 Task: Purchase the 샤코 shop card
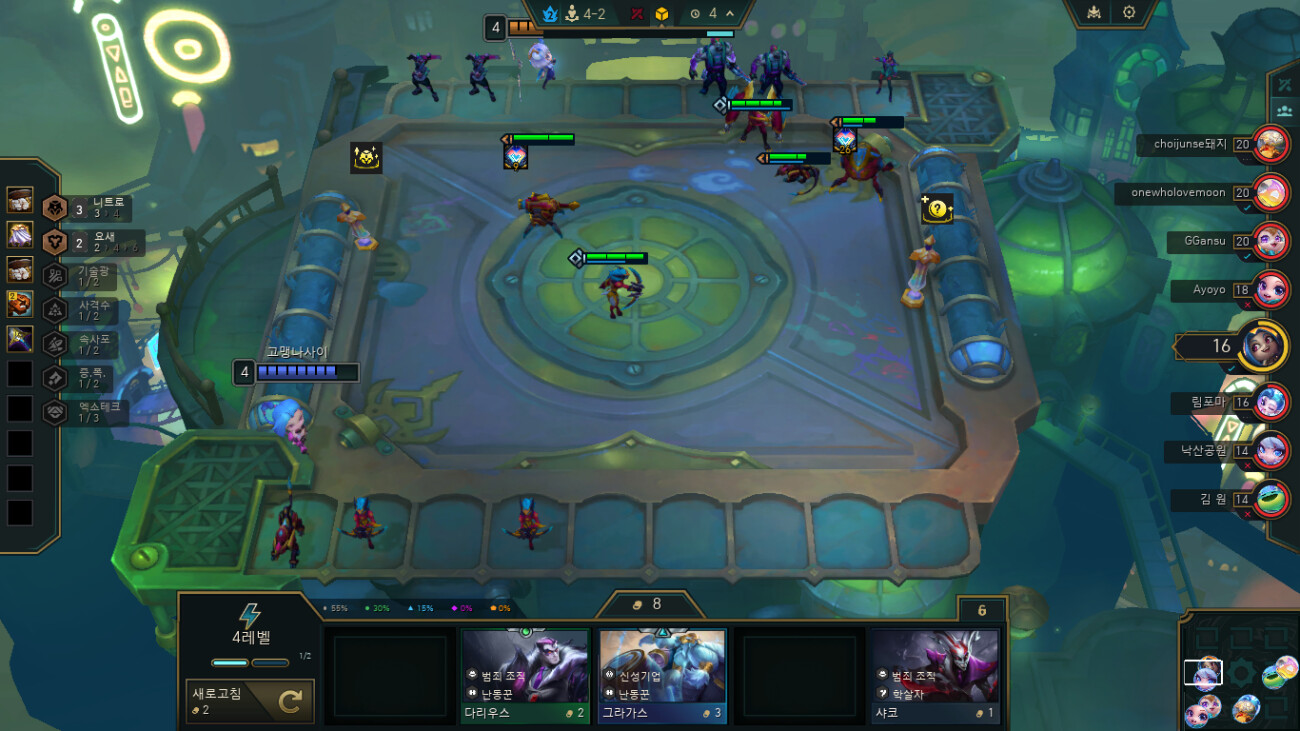point(934,675)
